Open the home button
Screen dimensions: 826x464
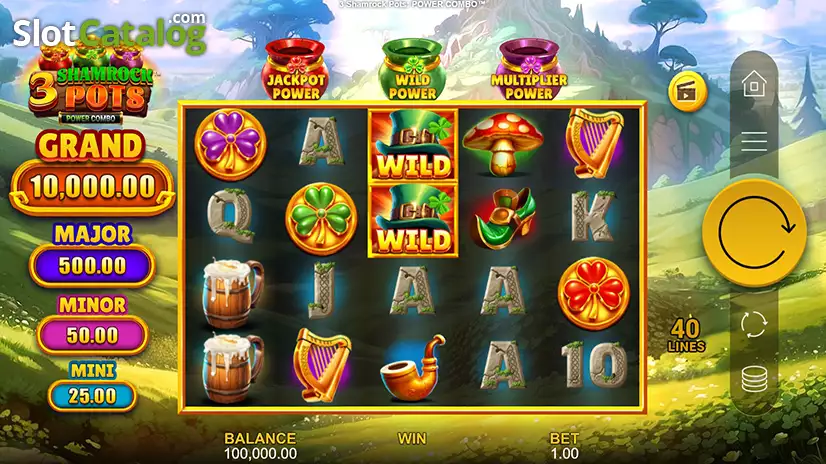click(754, 84)
